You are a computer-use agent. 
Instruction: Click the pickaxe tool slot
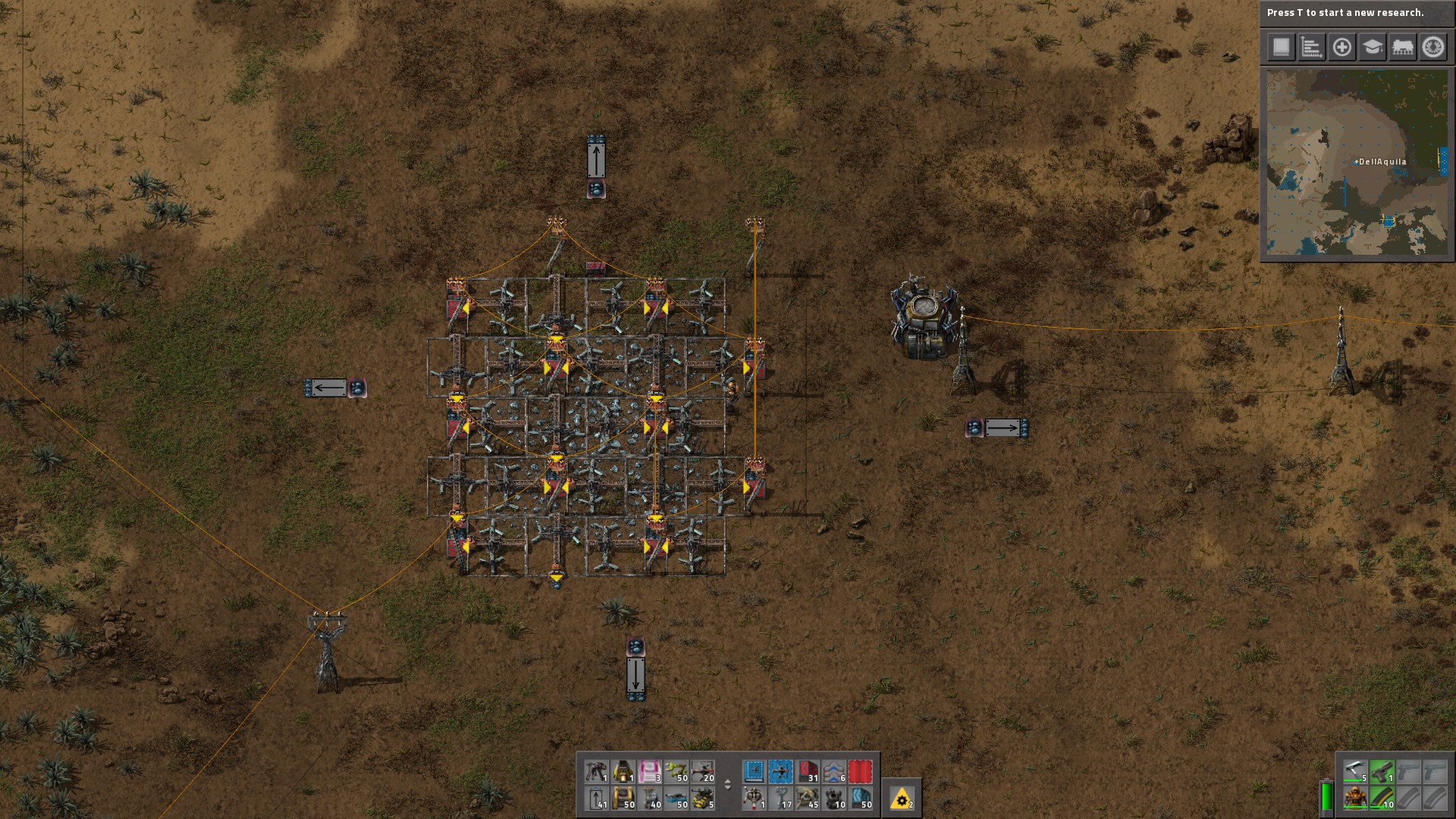[x=1355, y=772]
